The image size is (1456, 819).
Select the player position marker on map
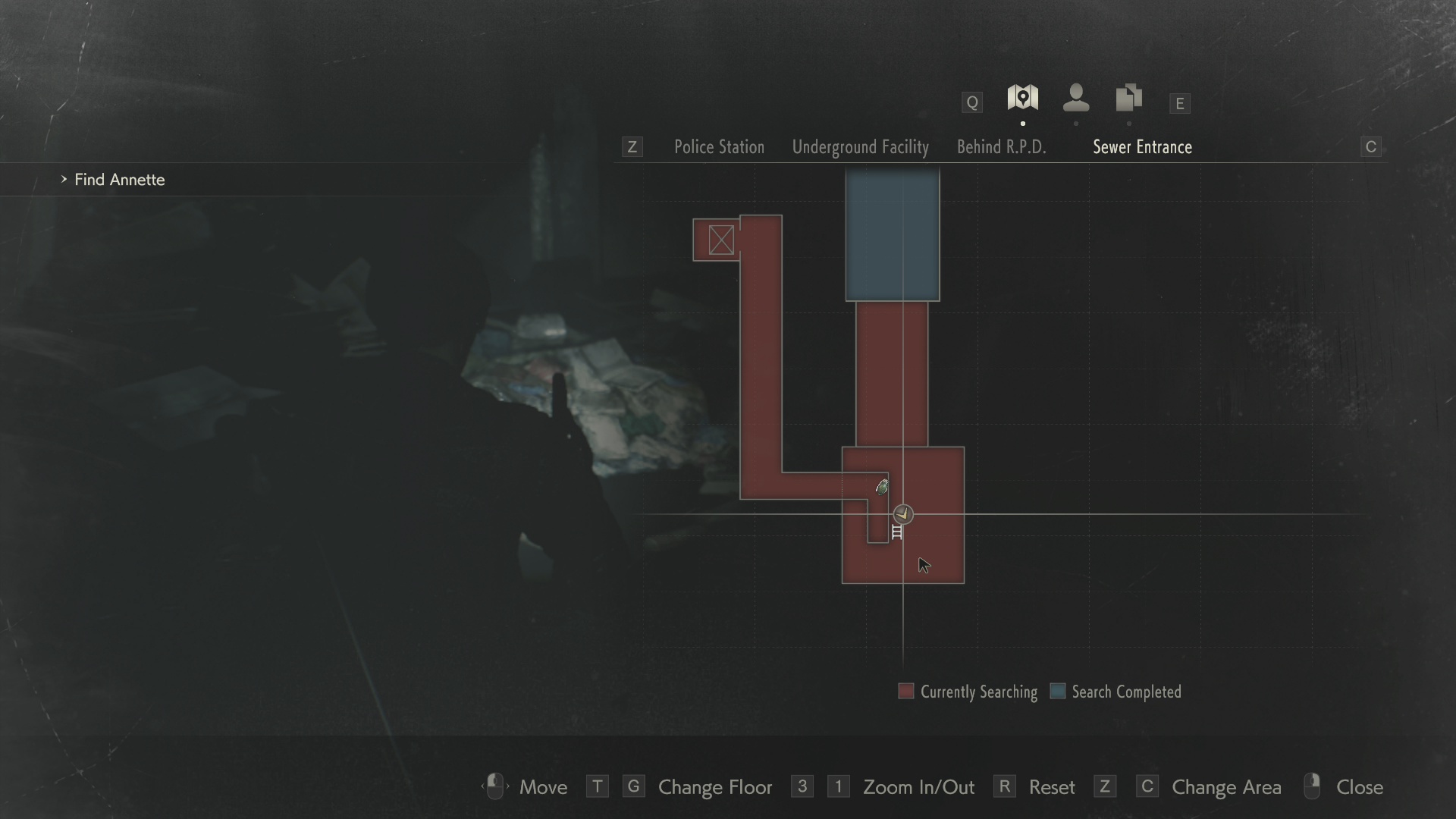(x=902, y=514)
